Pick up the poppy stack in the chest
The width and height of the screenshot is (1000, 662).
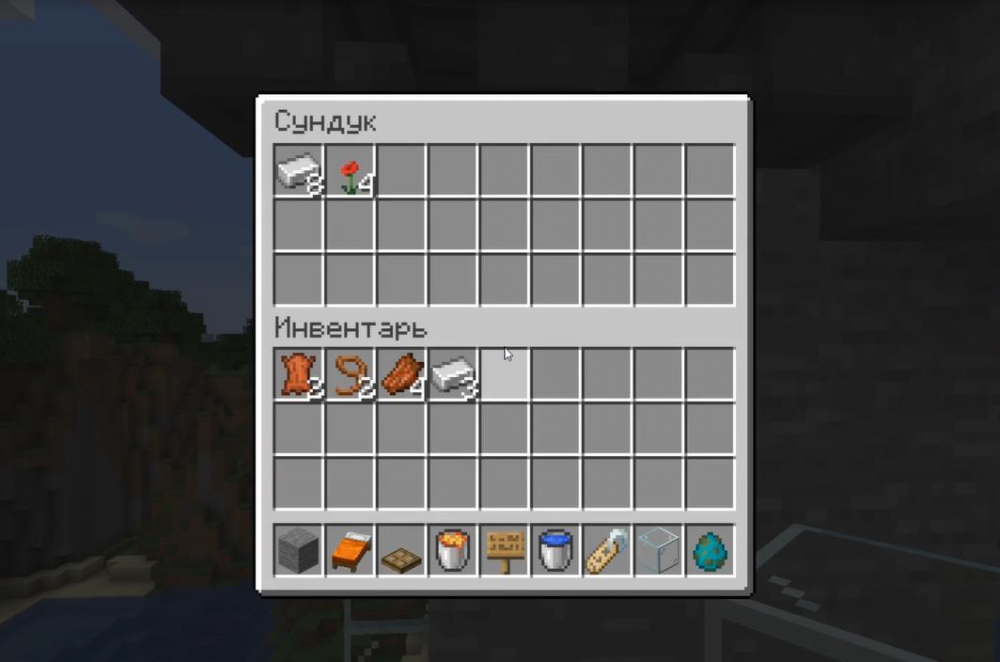coord(350,171)
